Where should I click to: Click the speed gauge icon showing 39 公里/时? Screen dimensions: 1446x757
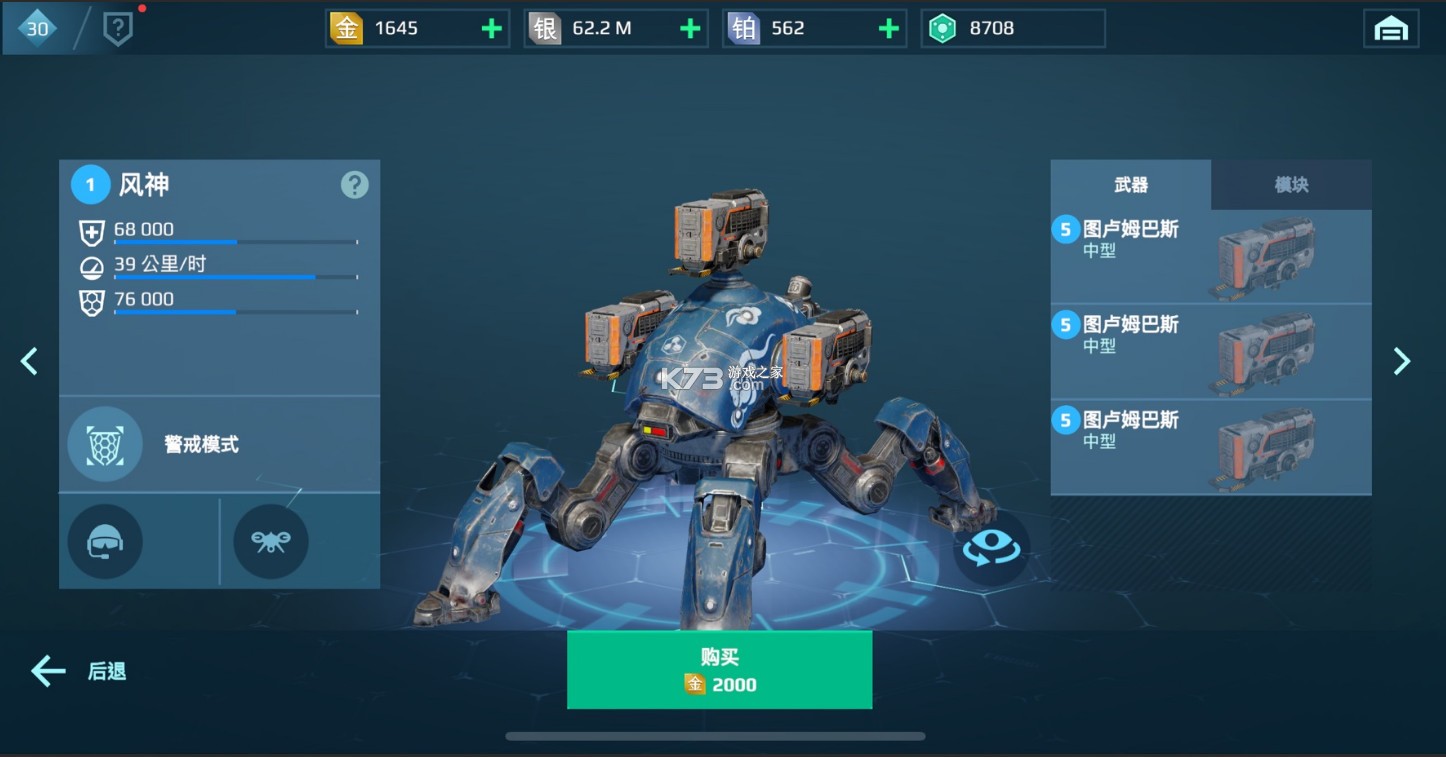point(91,267)
